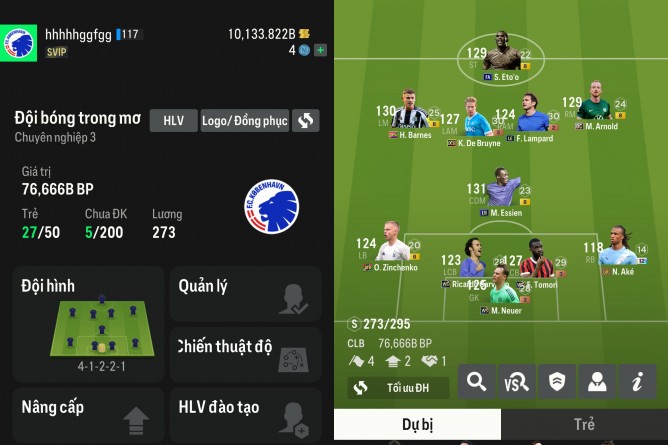
Task: Select M. Essien player card
Action: click(502, 193)
